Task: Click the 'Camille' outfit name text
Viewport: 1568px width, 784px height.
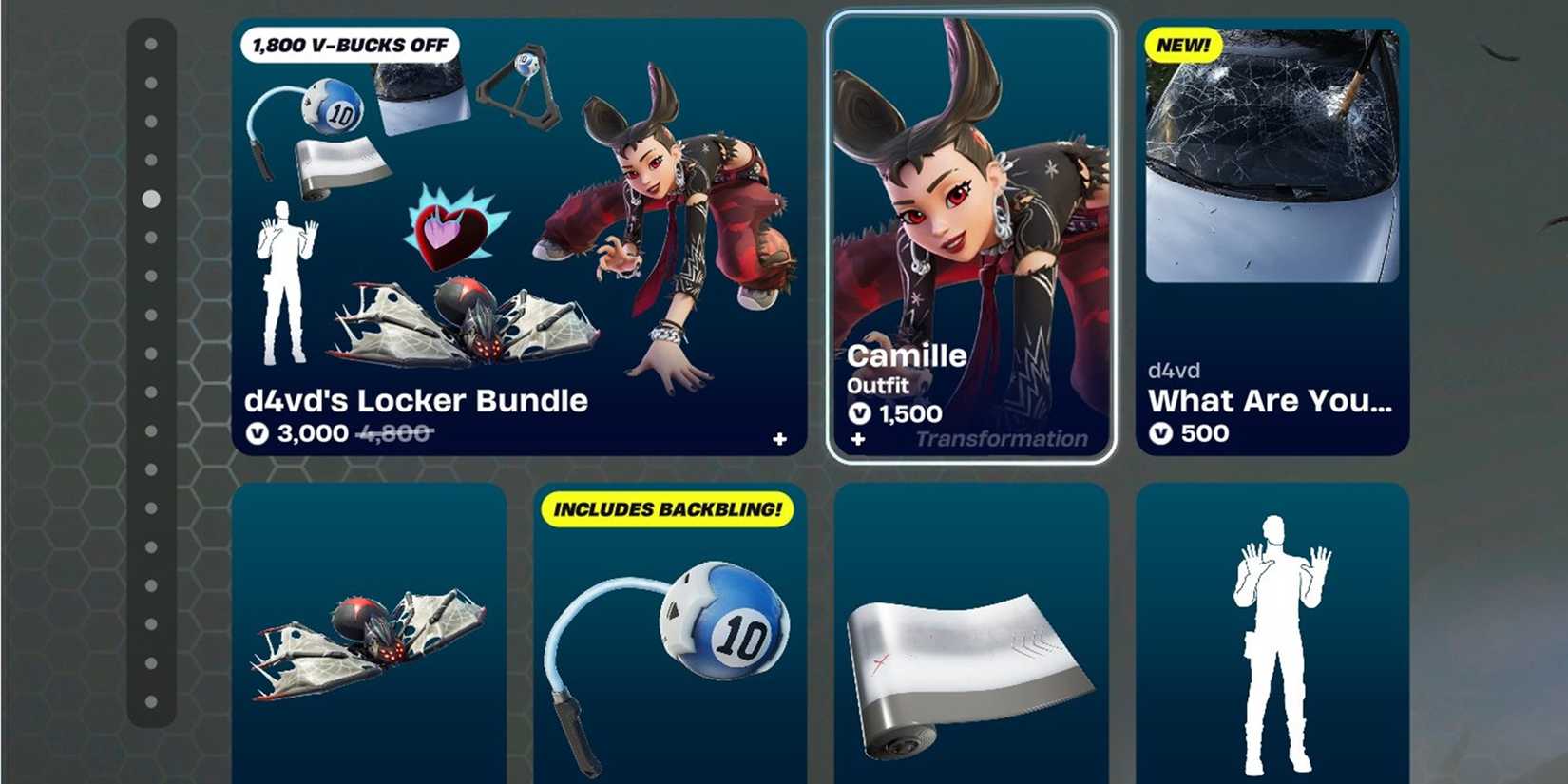Action: [907, 355]
